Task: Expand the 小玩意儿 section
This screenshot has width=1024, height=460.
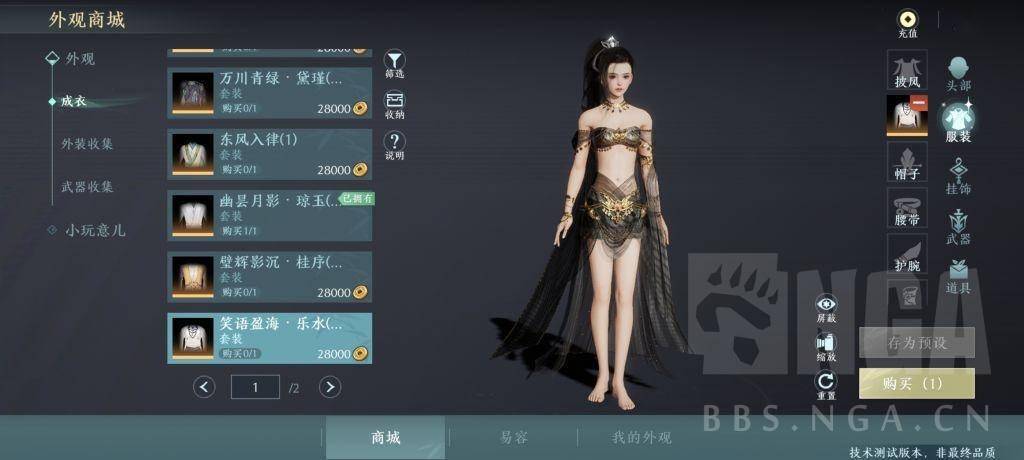Action: [x=95, y=230]
